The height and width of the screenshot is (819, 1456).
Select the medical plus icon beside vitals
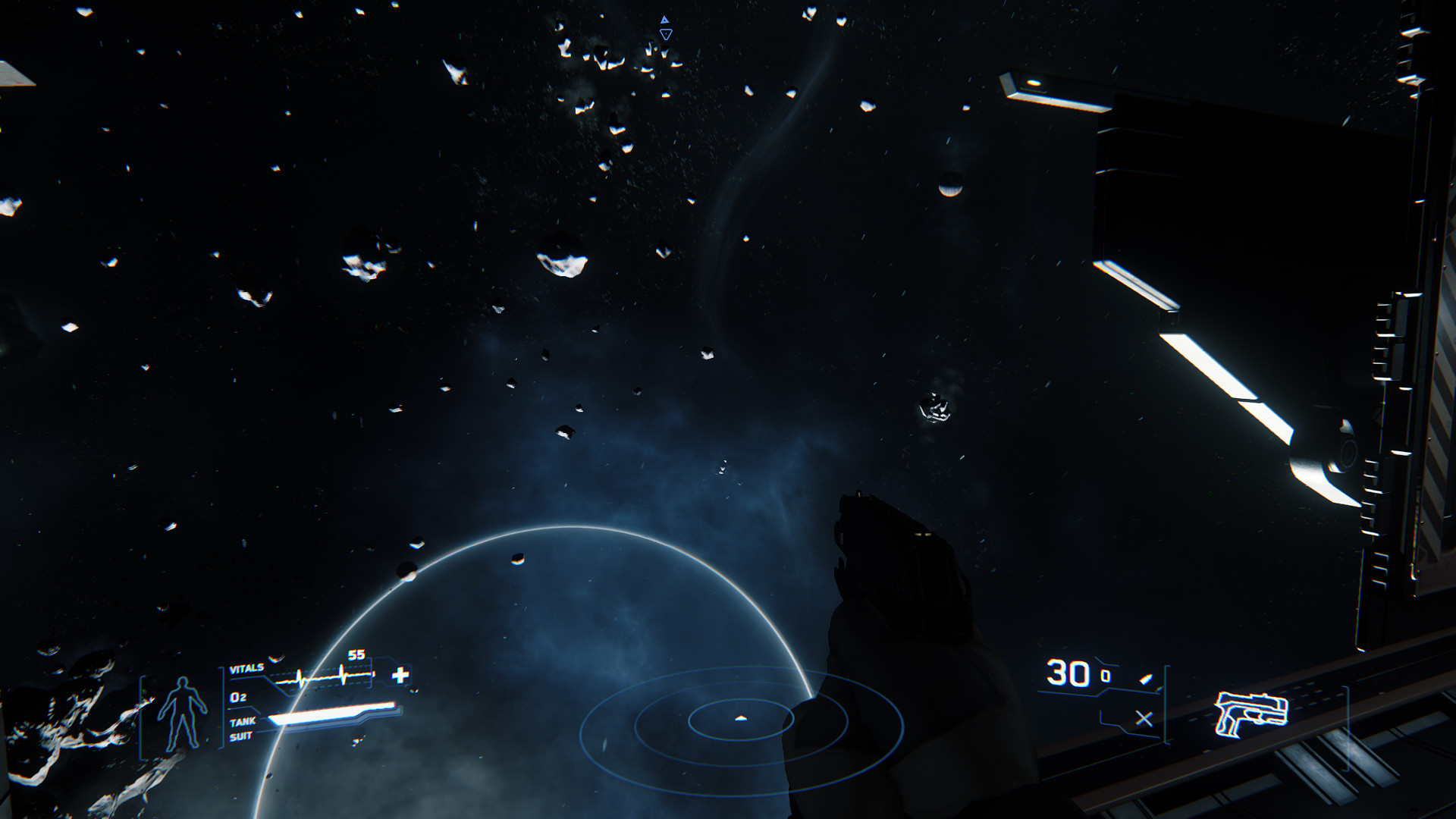[400, 675]
